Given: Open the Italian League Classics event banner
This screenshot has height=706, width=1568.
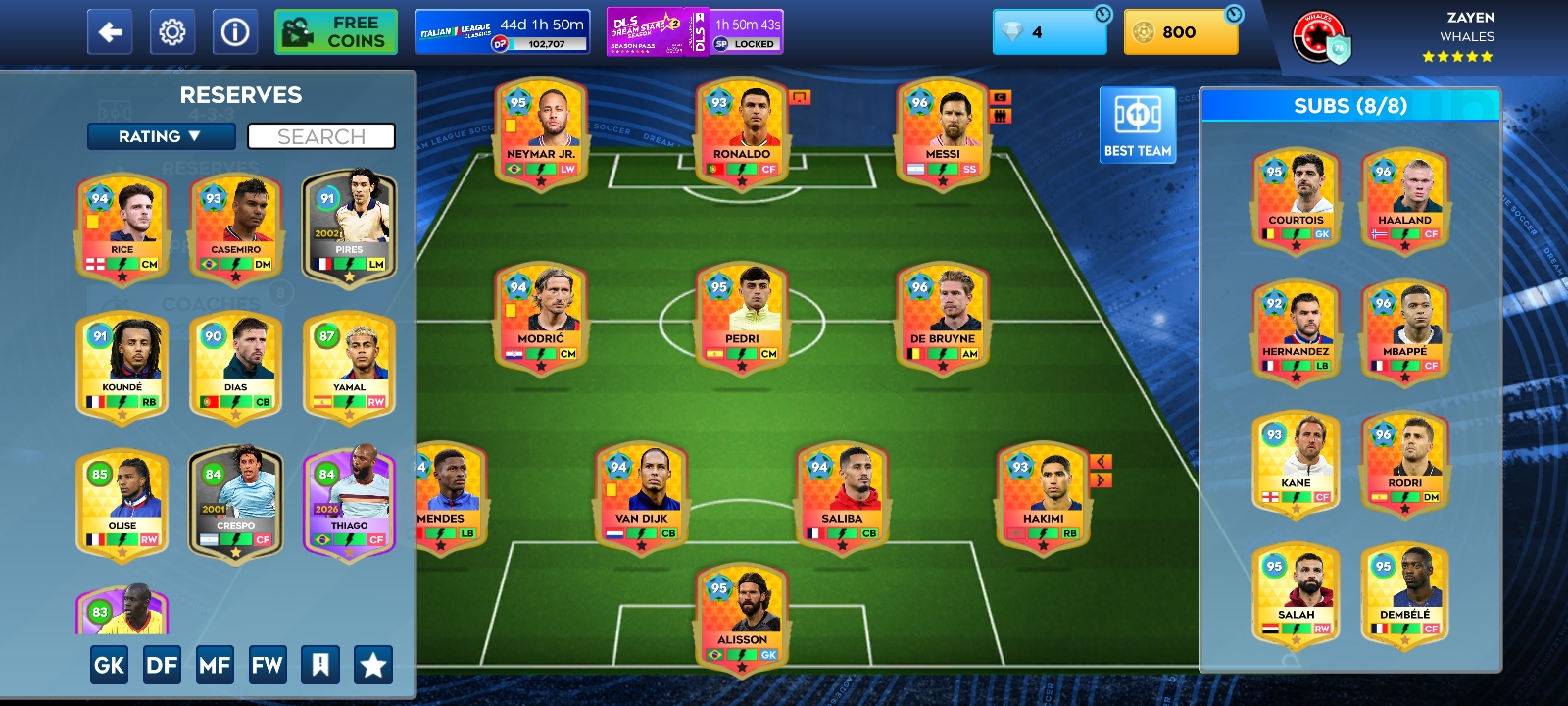Looking at the screenshot, I should pos(502,30).
